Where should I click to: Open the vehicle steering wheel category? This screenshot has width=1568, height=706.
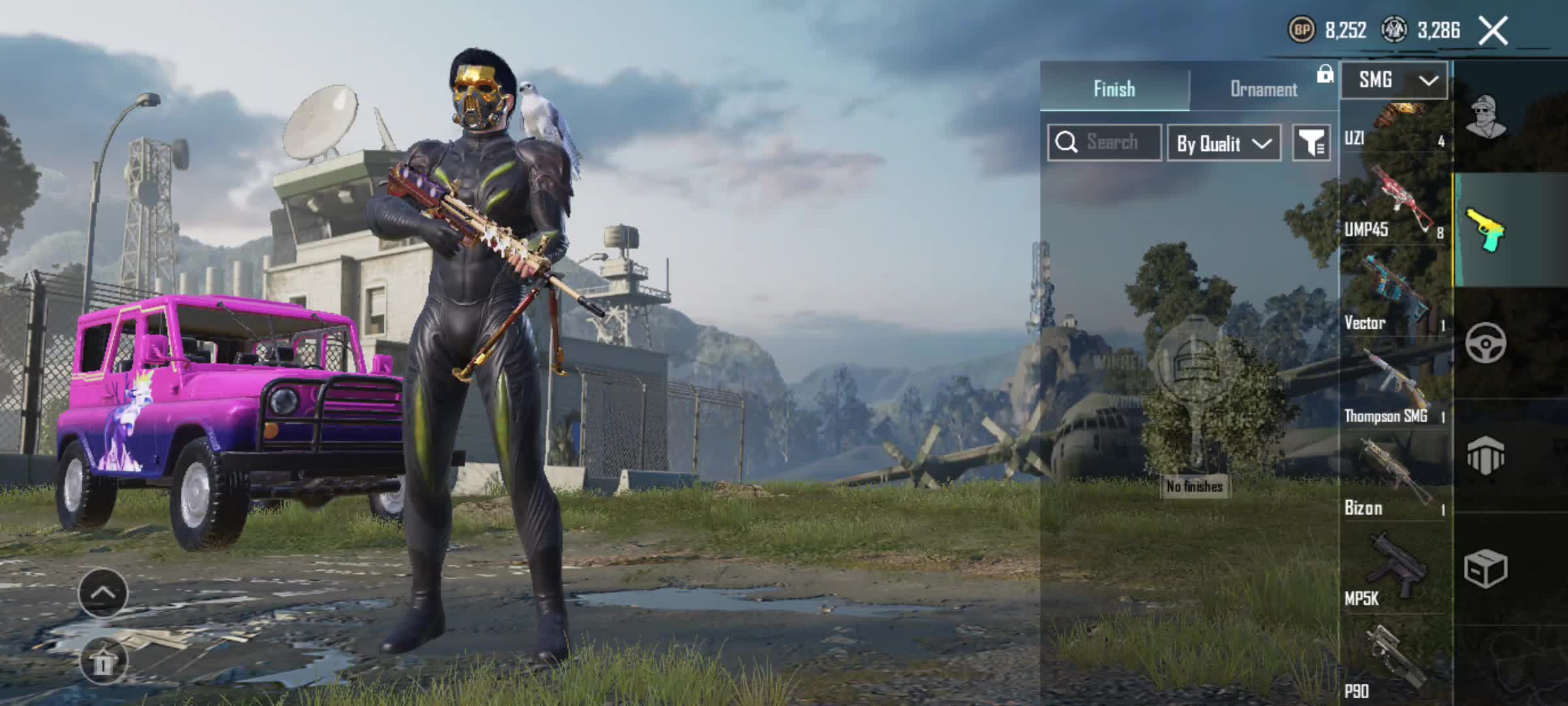tap(1486, 343)
